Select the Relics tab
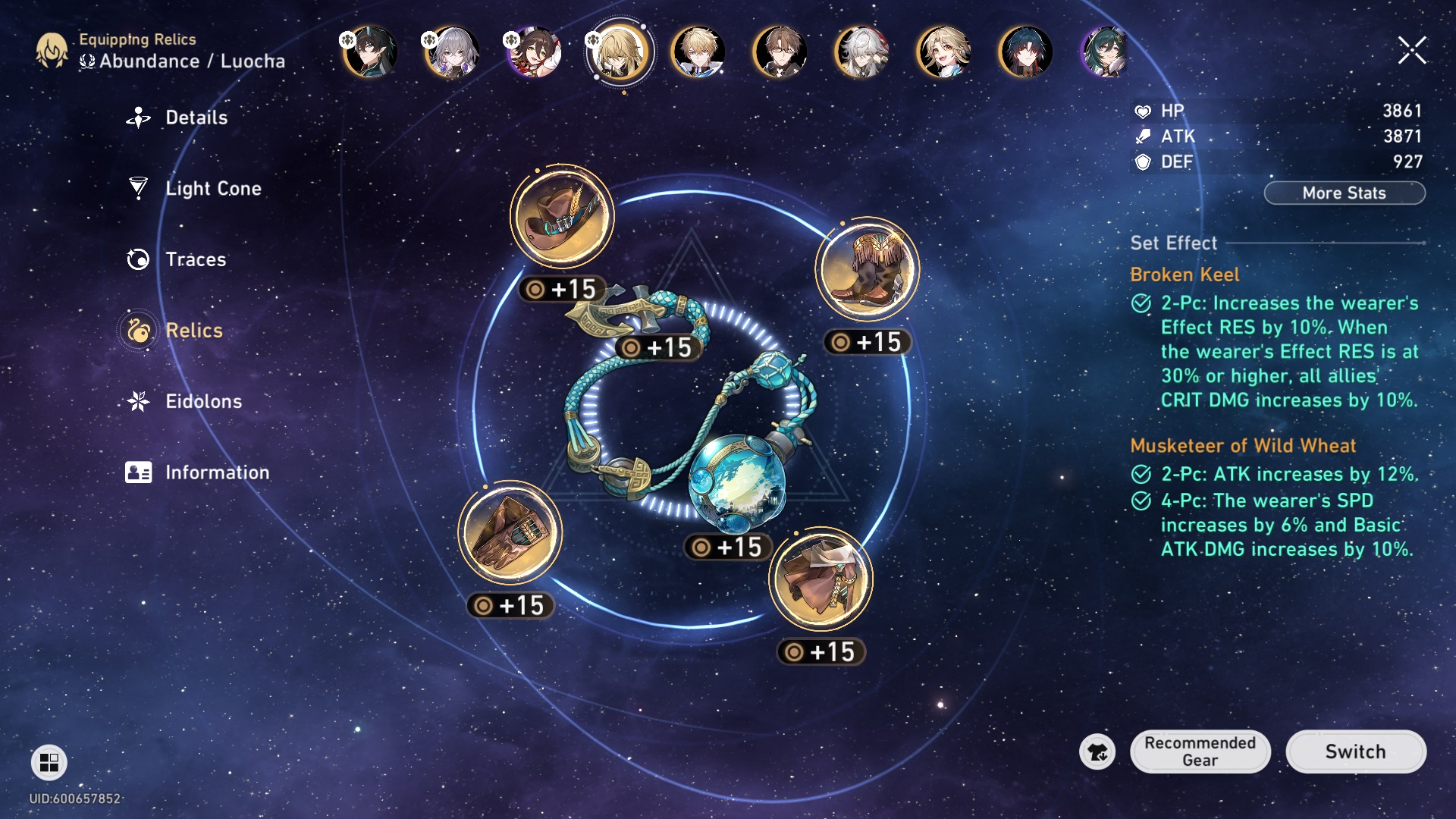 [193, 331]
